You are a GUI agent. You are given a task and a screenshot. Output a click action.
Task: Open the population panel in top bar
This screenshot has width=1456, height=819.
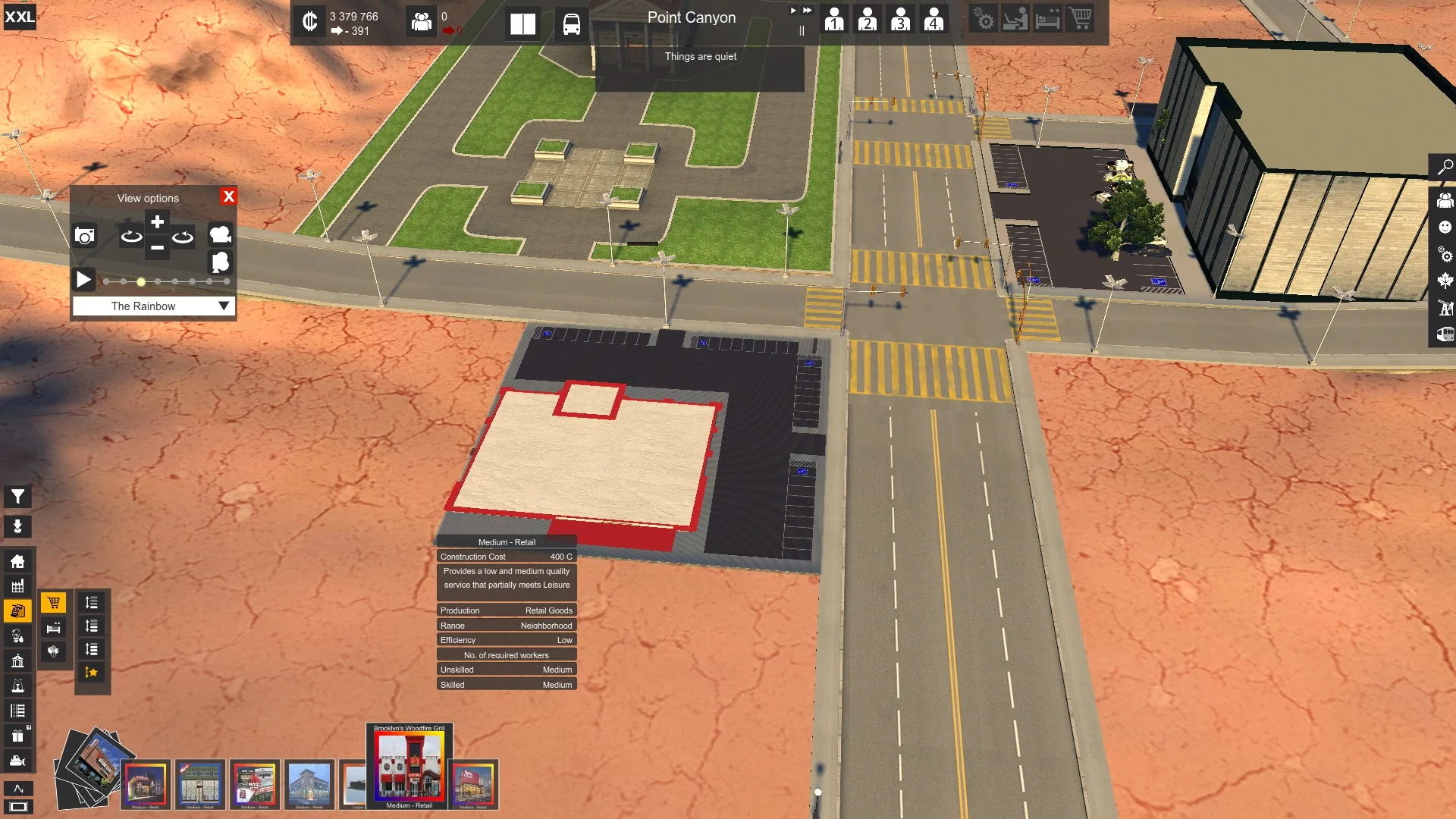tap(422, 21)
